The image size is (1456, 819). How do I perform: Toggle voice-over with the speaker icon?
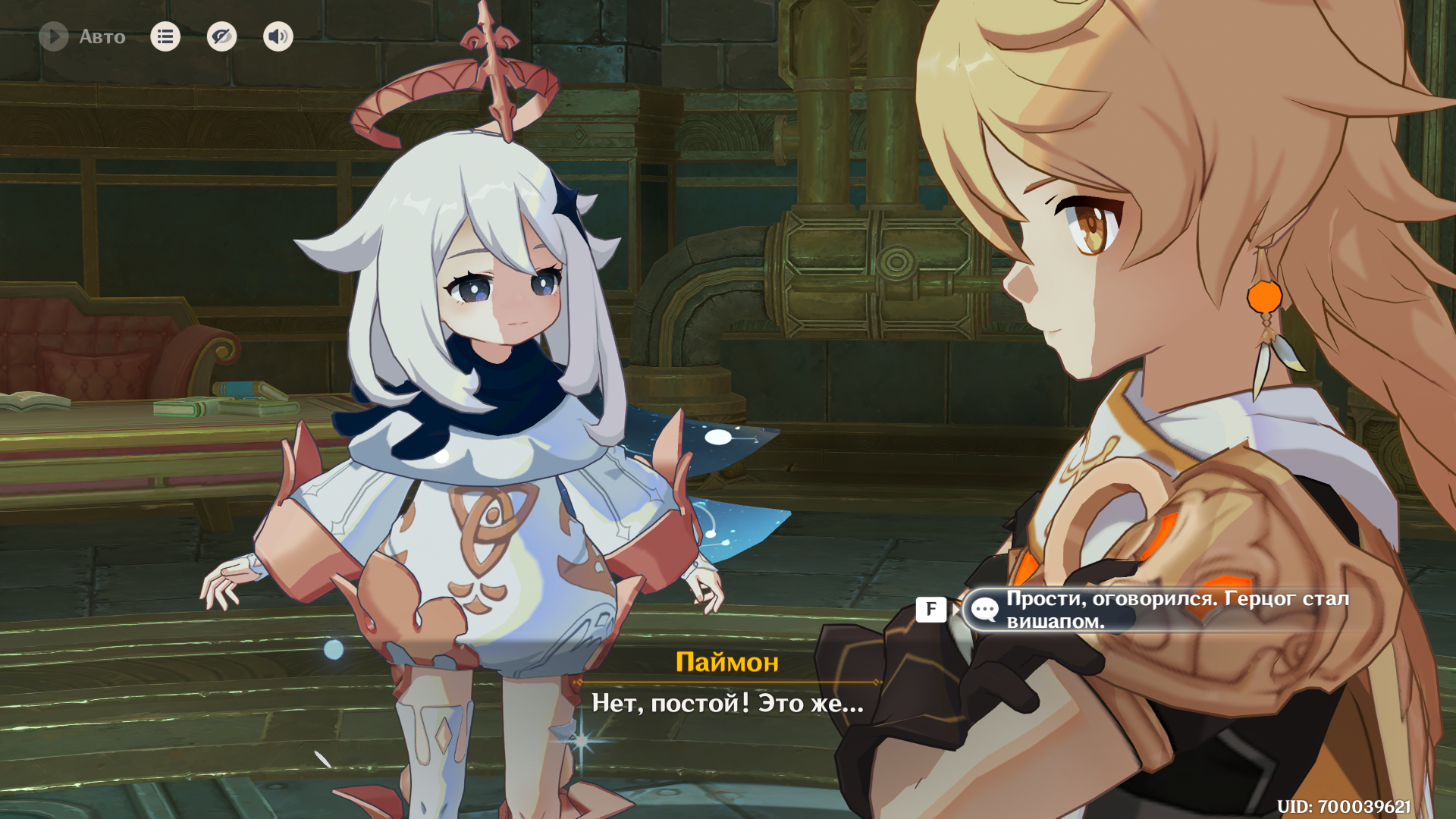pos(278,36)
